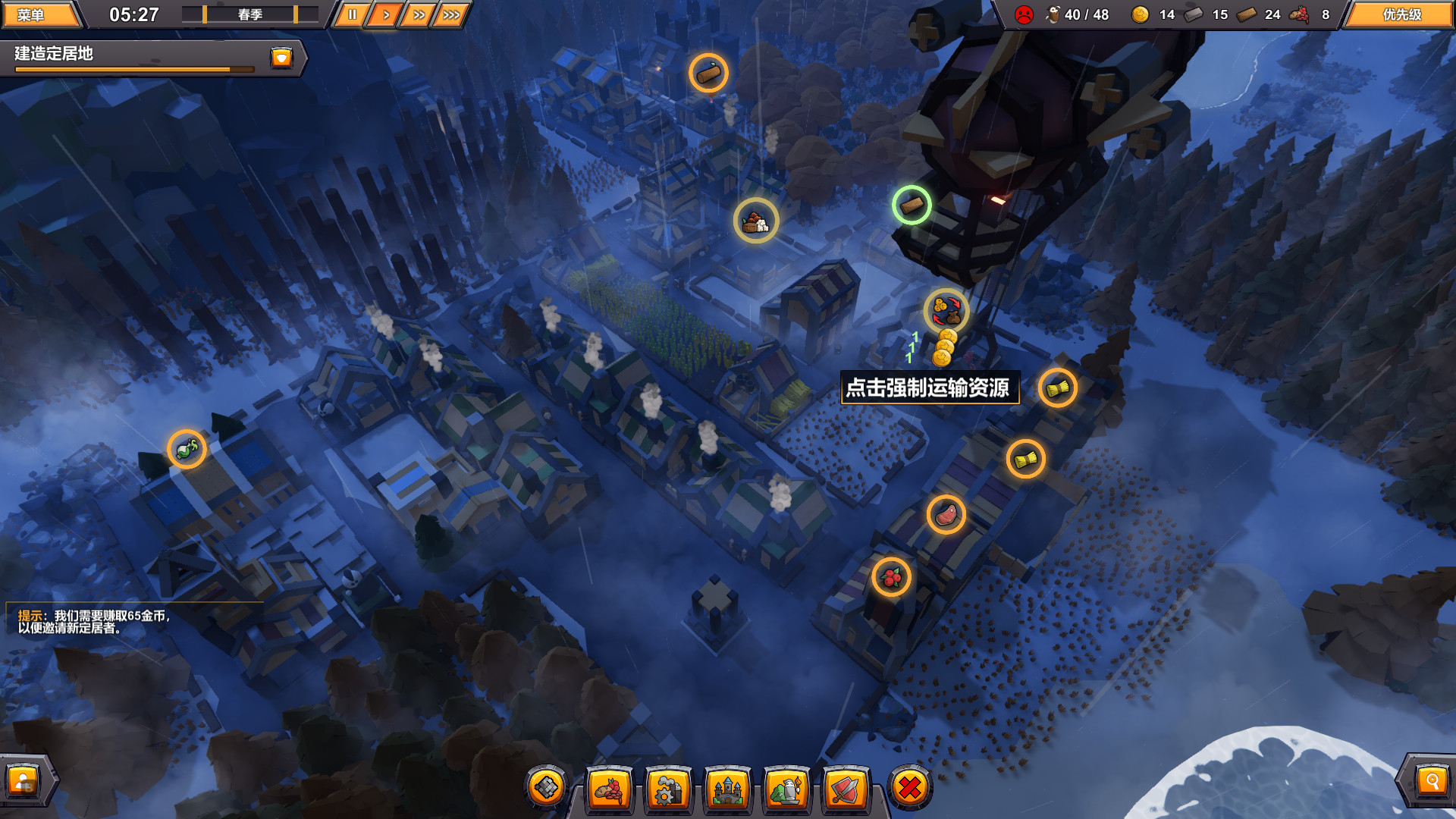Open the 优先级 priority panel
Image resolution: width=1456 pixels, height=819 pixels.
pyautogui.click(x=1401, y=14)
